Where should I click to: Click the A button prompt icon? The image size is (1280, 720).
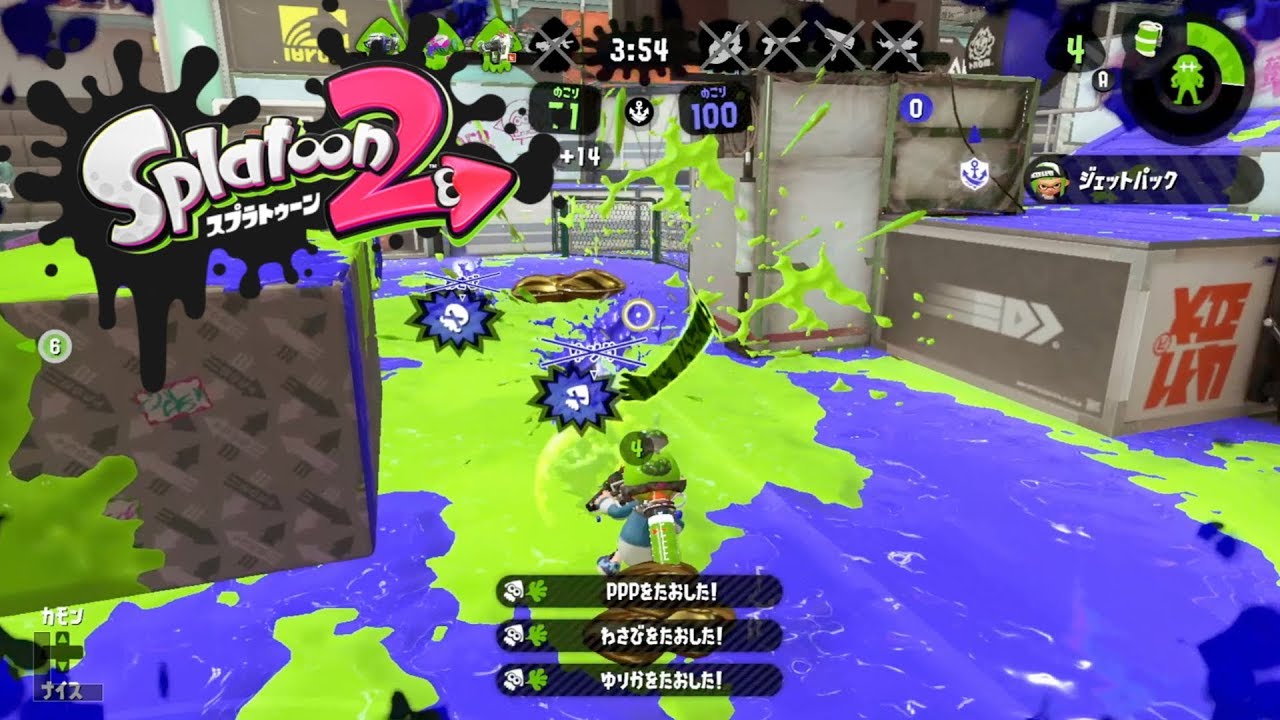pos(1103,80)
